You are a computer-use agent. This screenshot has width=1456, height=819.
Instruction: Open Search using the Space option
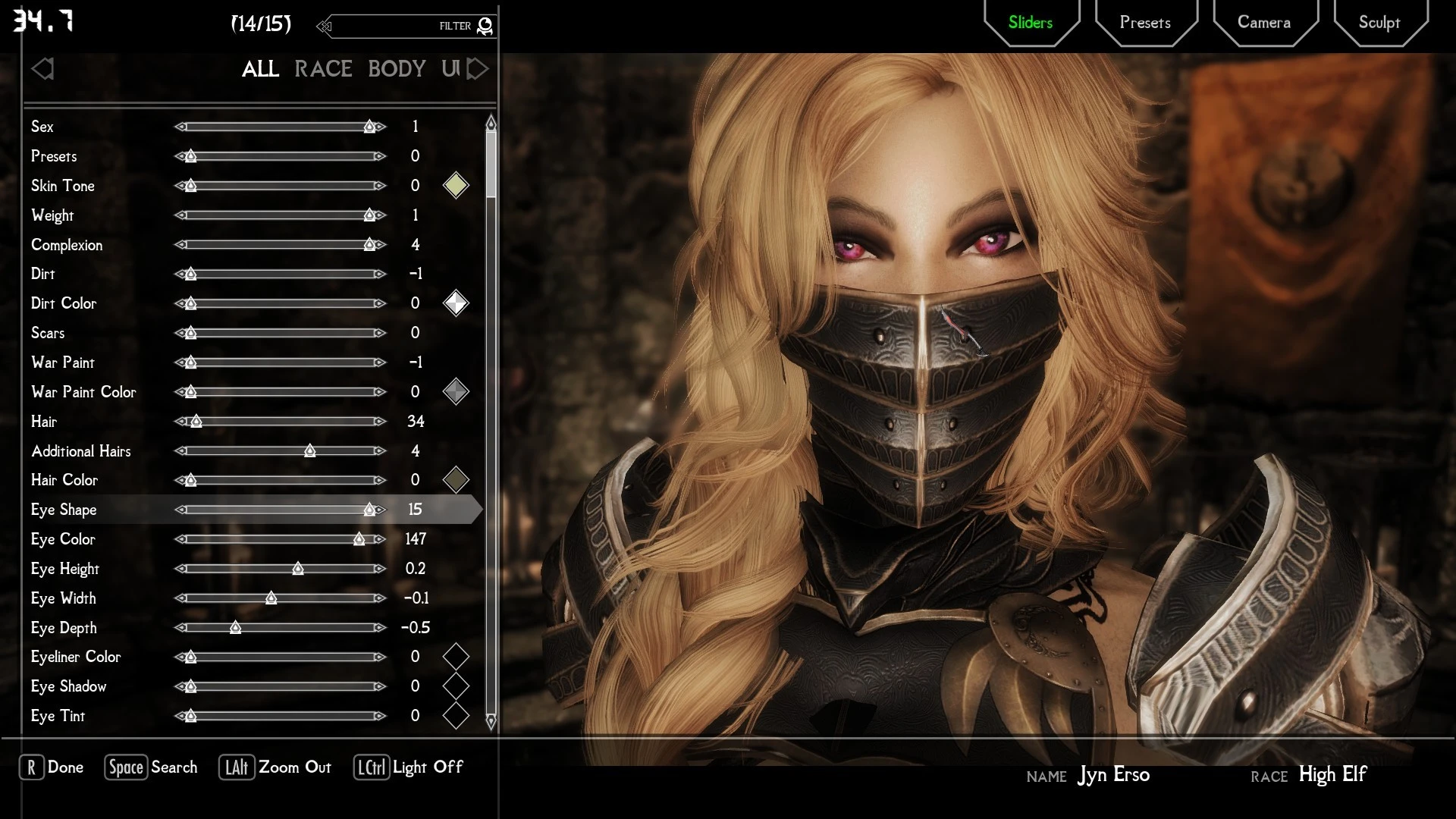pyautogui.click(x=150, y=767)
